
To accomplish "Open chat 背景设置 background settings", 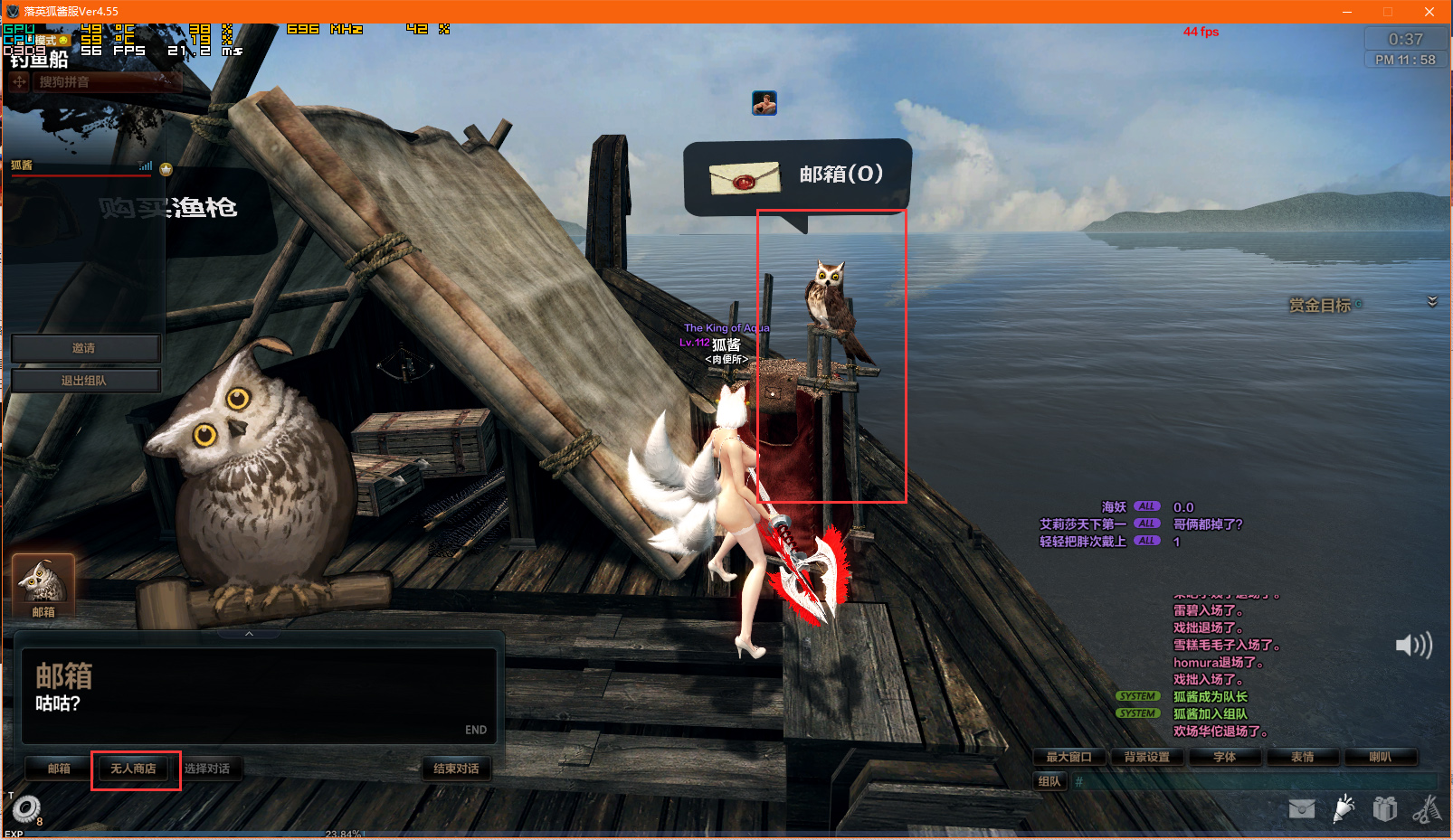I will click(x=1147, y=757).
